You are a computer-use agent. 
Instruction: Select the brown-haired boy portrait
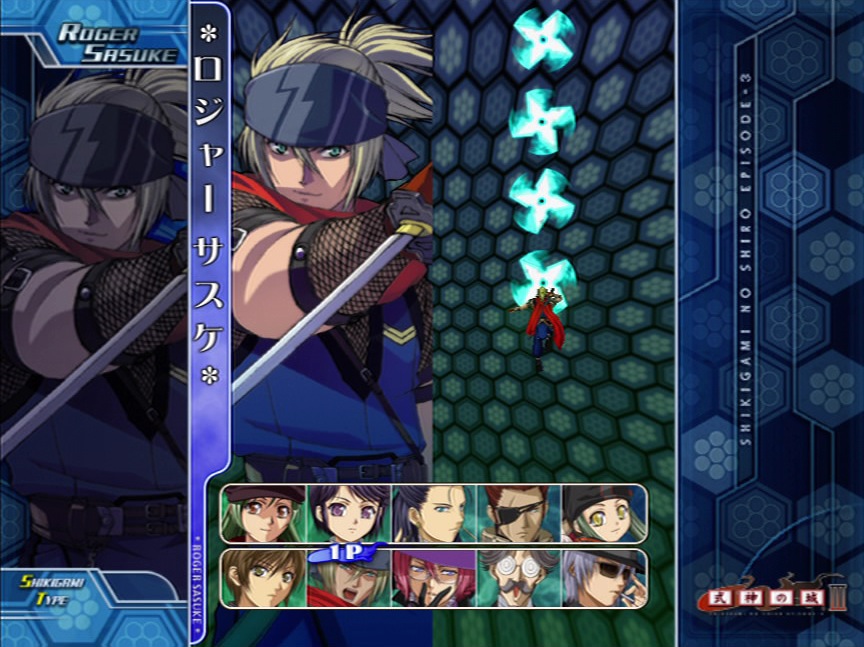264,578
